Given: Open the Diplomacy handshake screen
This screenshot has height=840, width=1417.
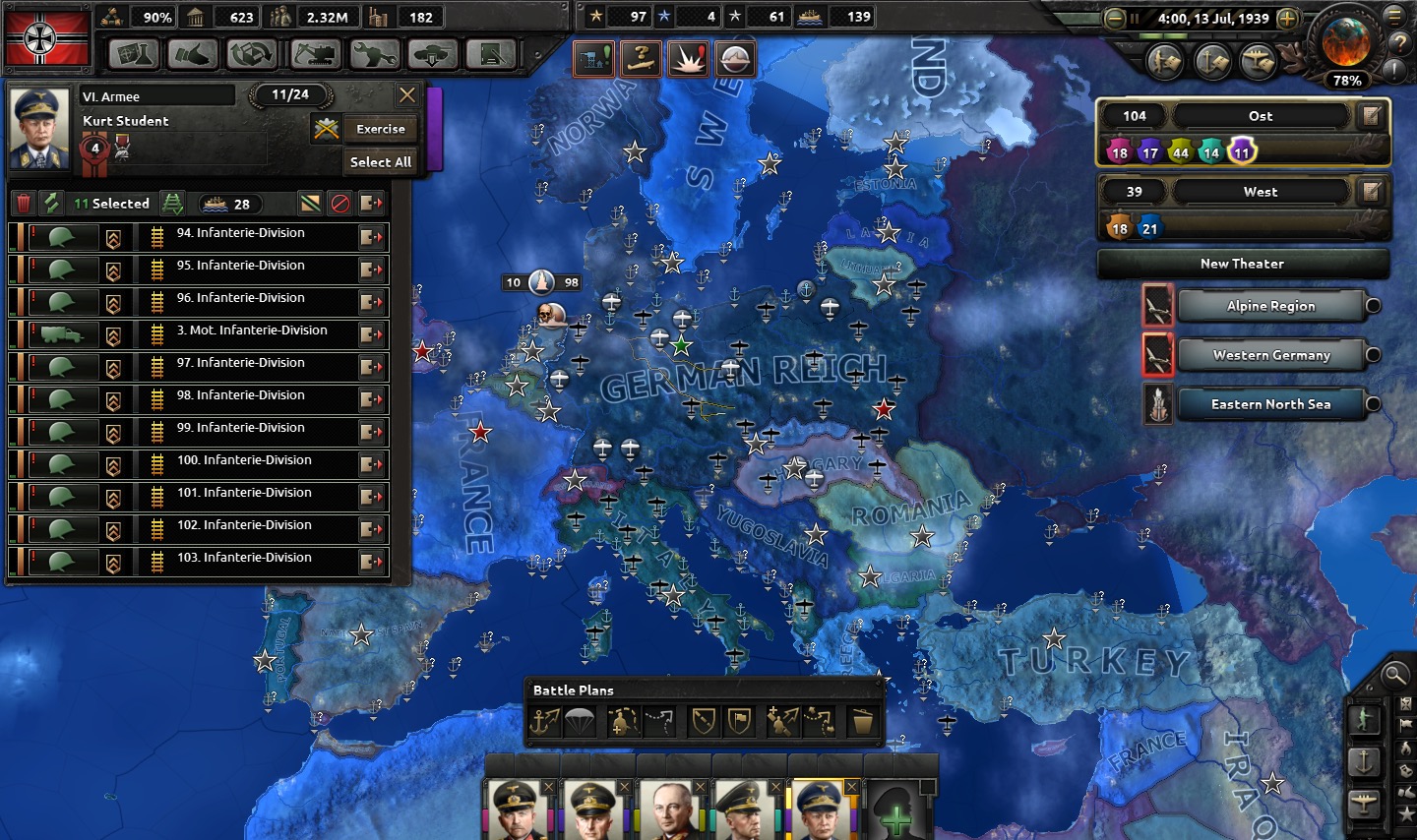Looking at the screenshot, I should point(193,54).
